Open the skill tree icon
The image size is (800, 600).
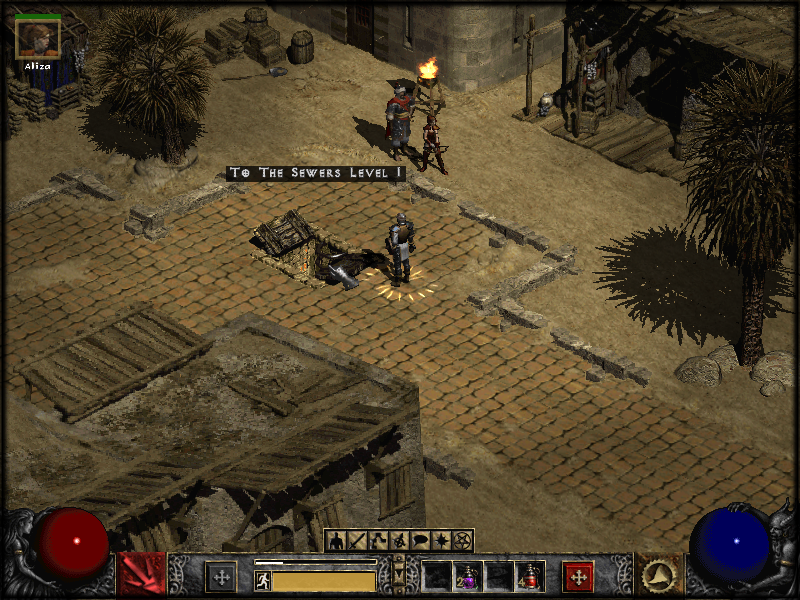378,541
